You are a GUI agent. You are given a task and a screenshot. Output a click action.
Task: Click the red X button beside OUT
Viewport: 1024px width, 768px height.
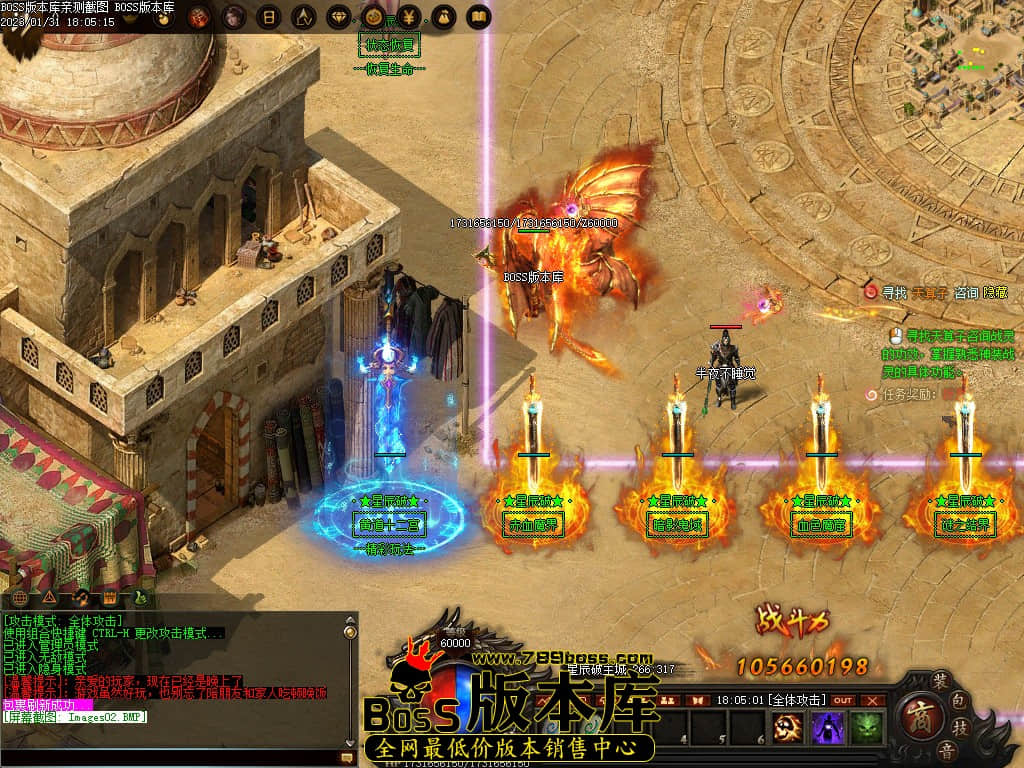[874, 700]
